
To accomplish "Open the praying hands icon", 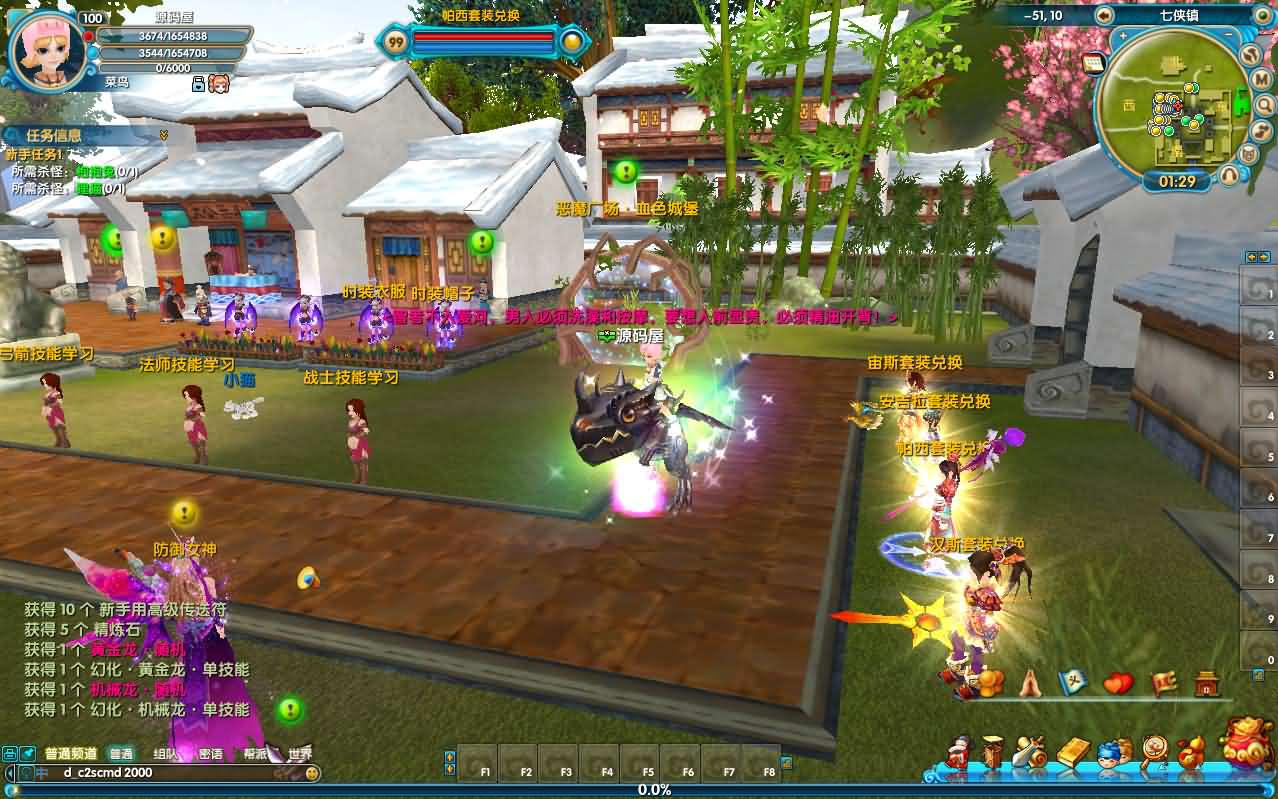I will [1031, 684].
